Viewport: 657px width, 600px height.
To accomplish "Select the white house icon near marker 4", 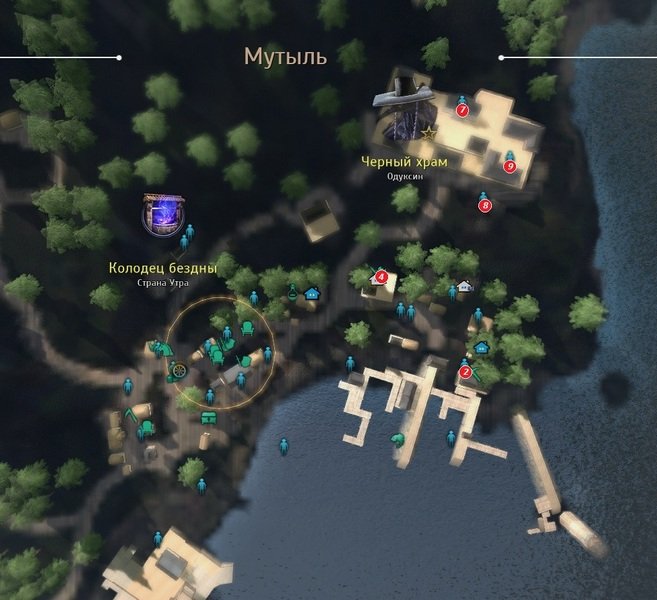I will 465,287.
